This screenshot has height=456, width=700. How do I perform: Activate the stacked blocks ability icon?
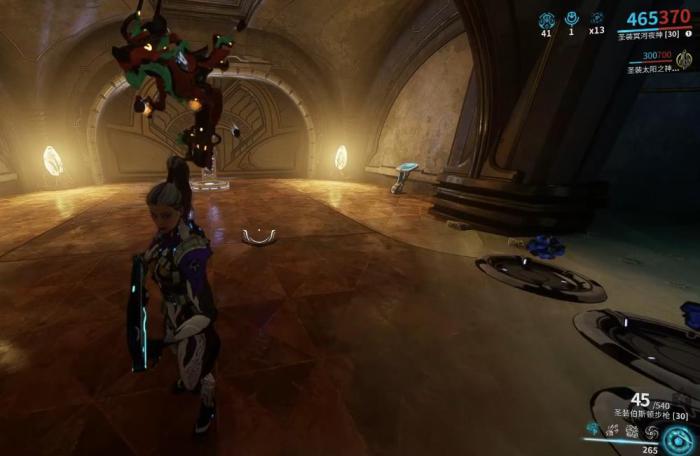pos(631,431)
